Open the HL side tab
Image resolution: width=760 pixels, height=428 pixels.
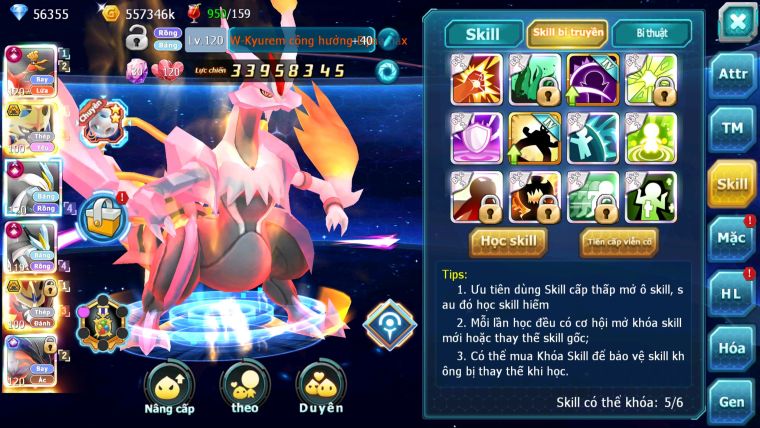(x=732, y=293)
